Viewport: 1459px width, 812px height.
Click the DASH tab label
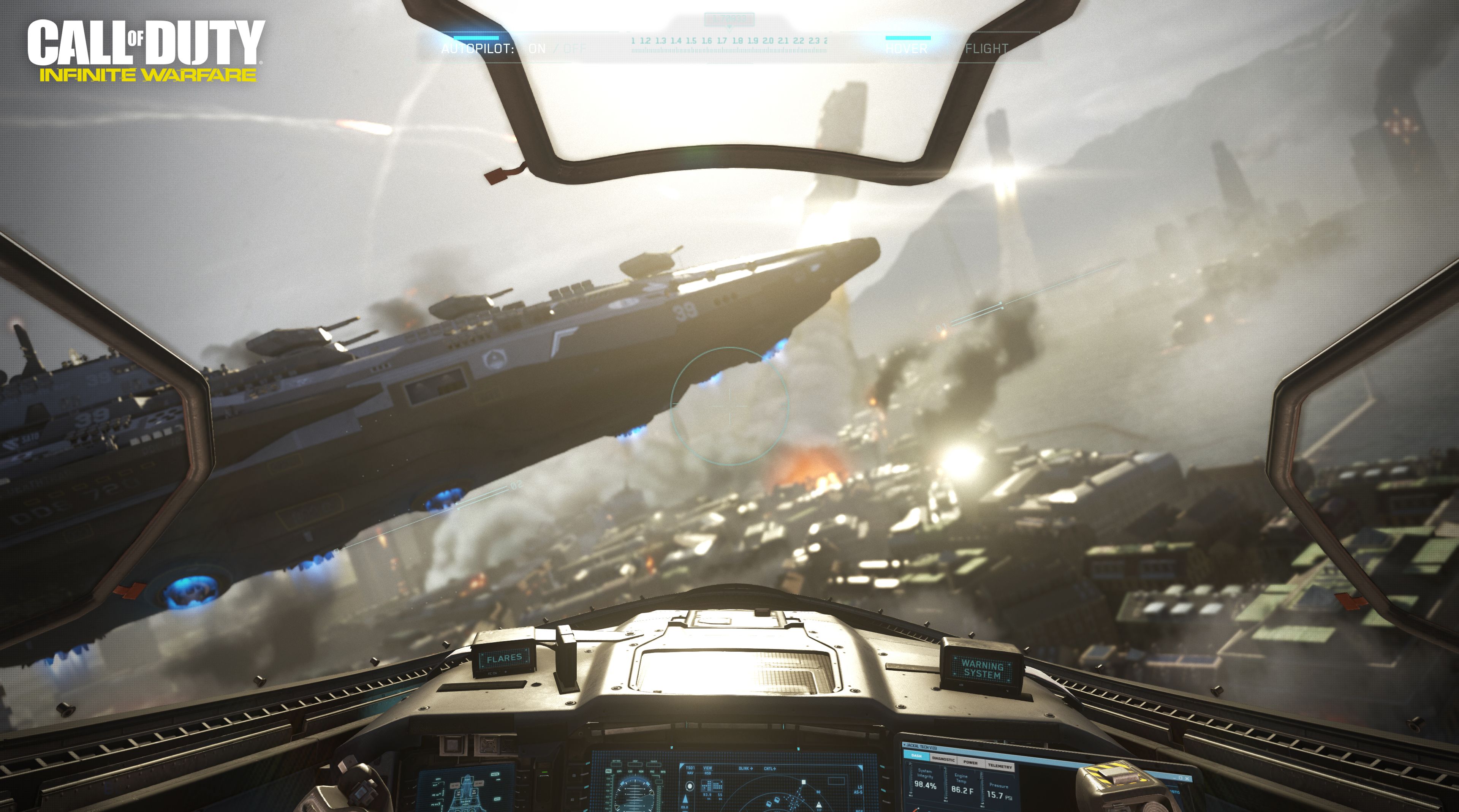[x=916, y=757]
